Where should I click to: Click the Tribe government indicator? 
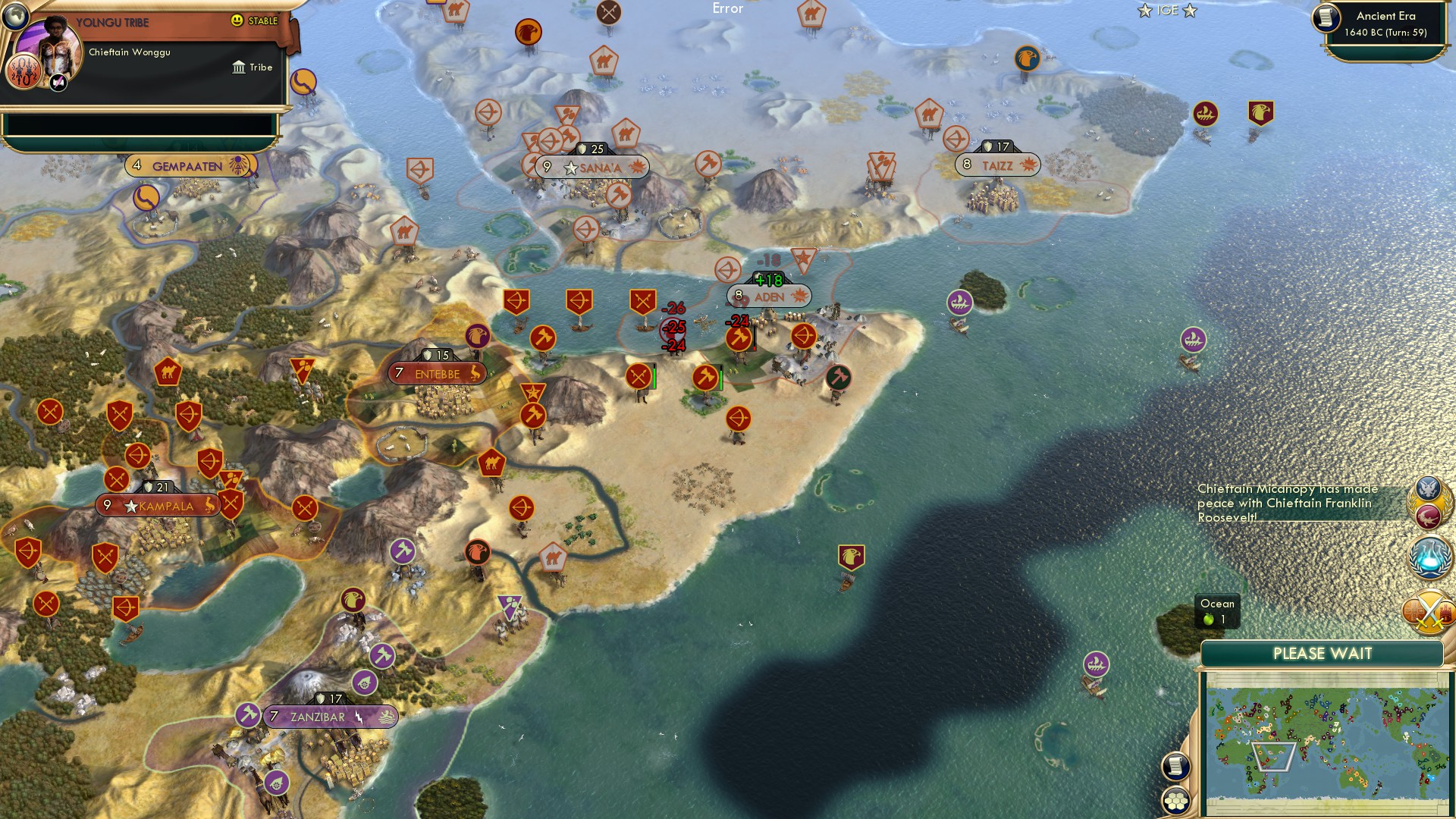(253, 67)
